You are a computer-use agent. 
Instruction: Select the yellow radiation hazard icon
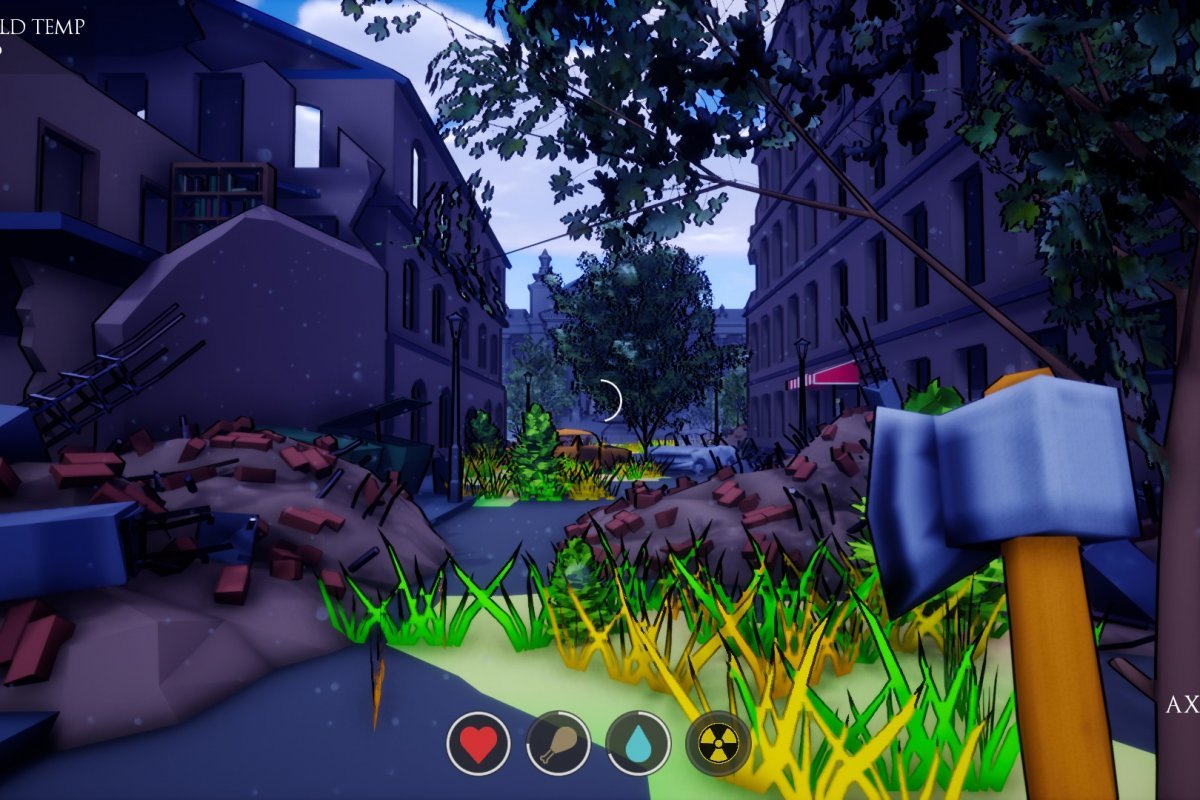[718, 744]
